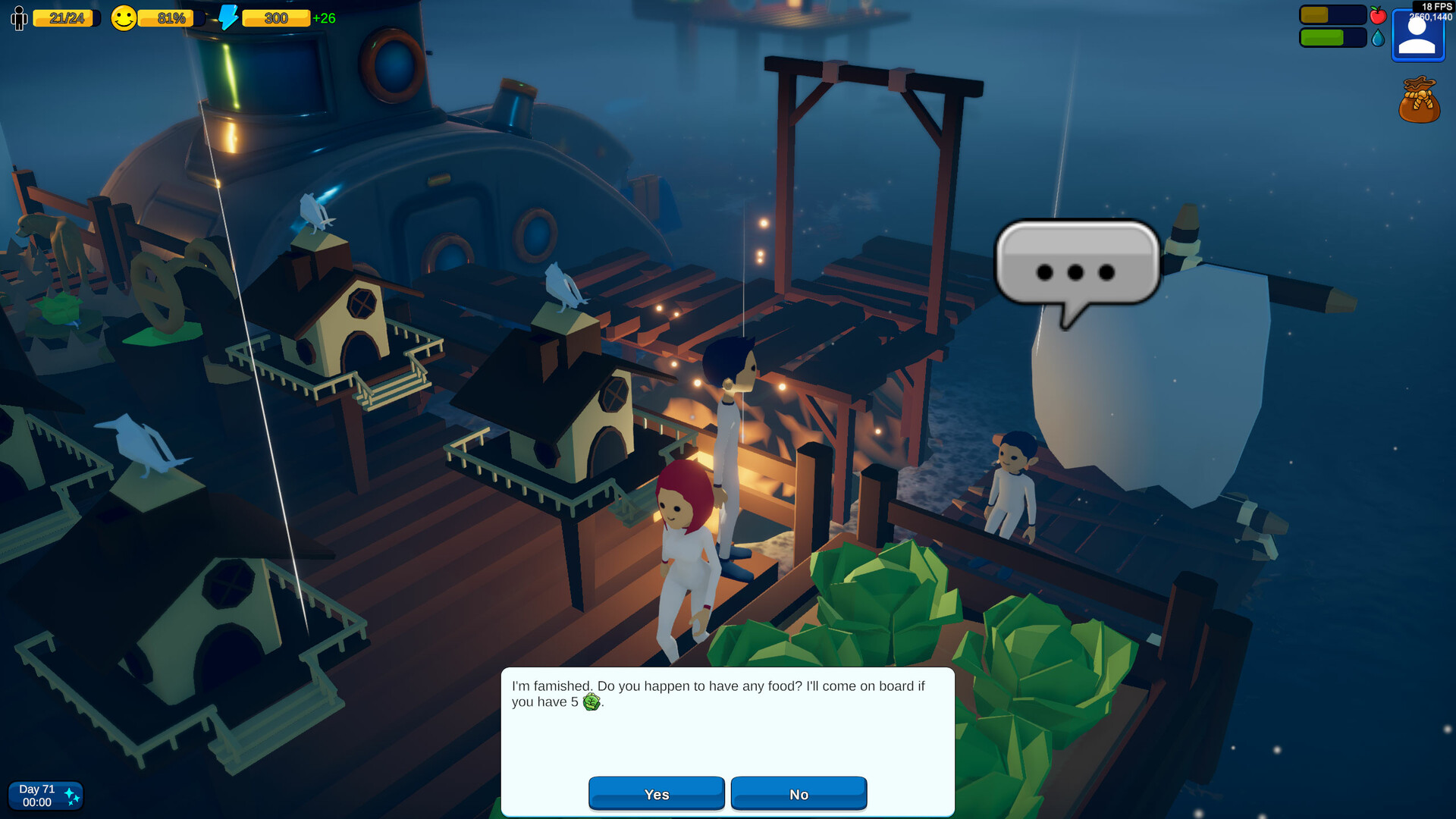Click No to refuse the food request

click(x=798, y=793)
